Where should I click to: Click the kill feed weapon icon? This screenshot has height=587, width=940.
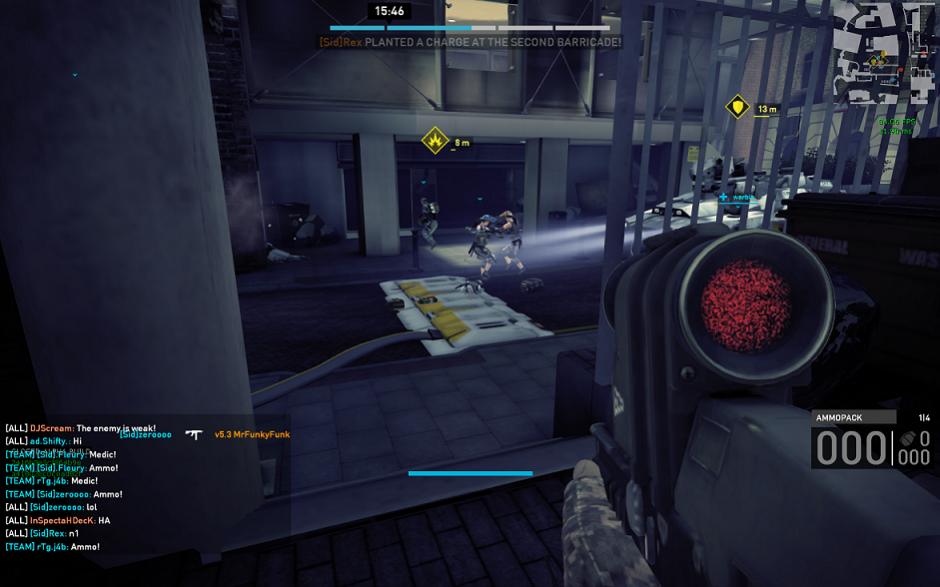coord(194,434)
